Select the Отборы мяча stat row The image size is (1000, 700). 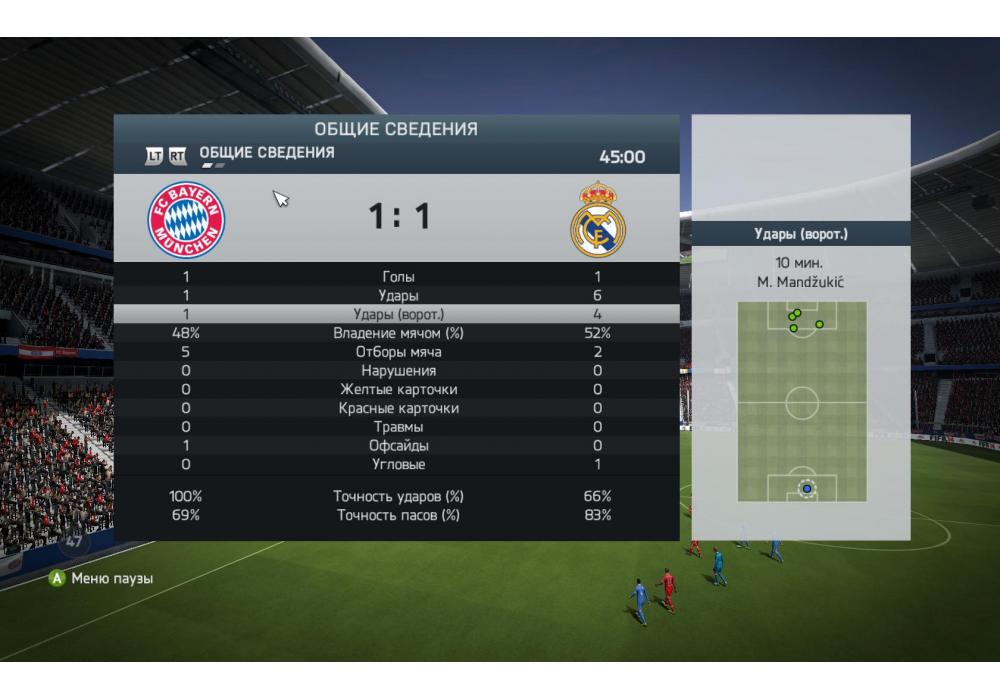click(x=397, y=352)
